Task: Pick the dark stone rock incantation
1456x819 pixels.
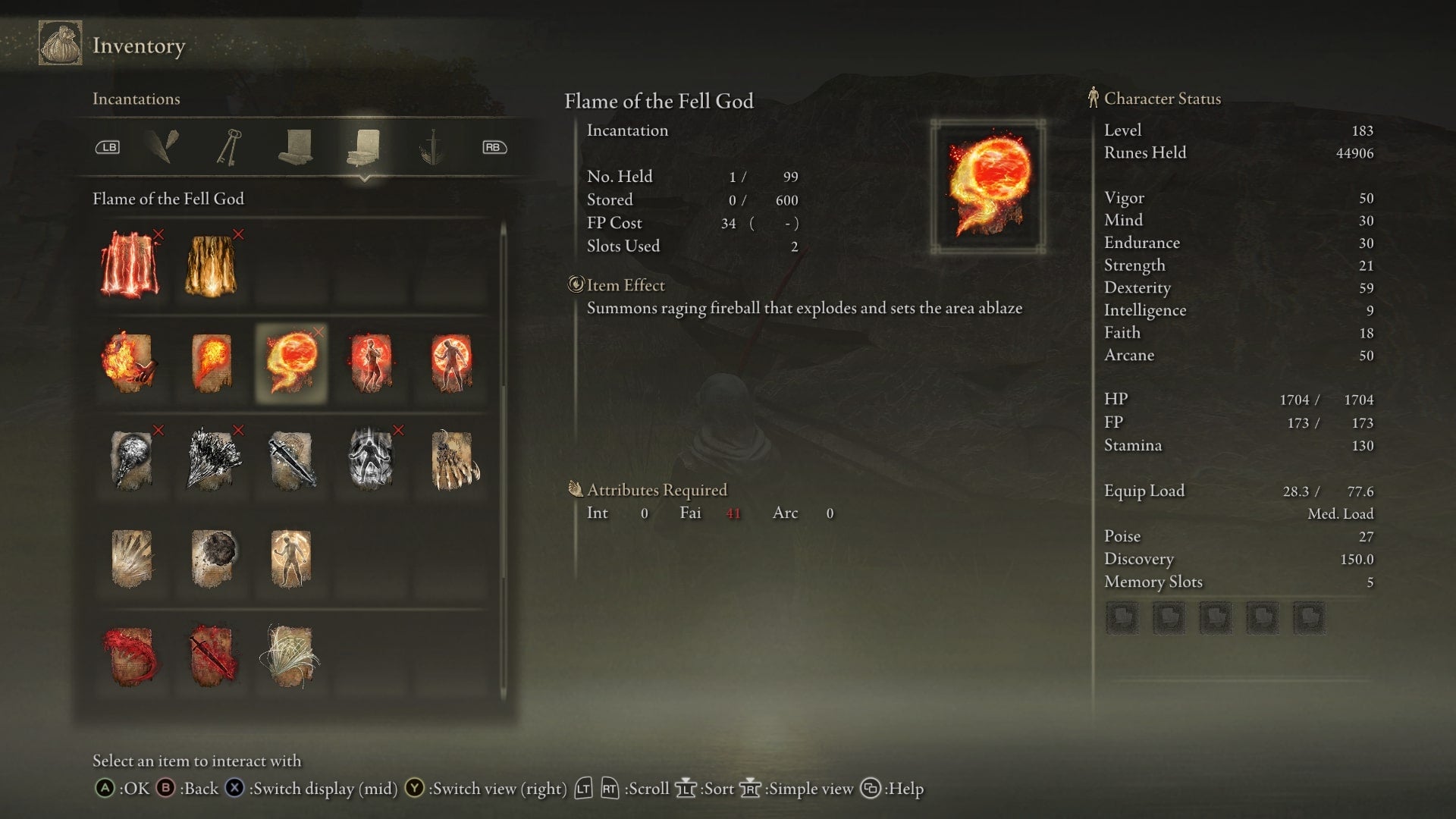Action: 211,558
